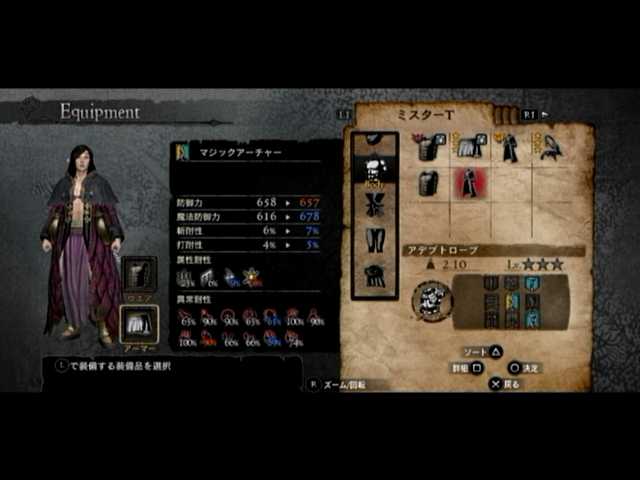Screen dimensions: 640x480
Task: Select the アーマー armor equipment slot
Action: tap(139, 324)
